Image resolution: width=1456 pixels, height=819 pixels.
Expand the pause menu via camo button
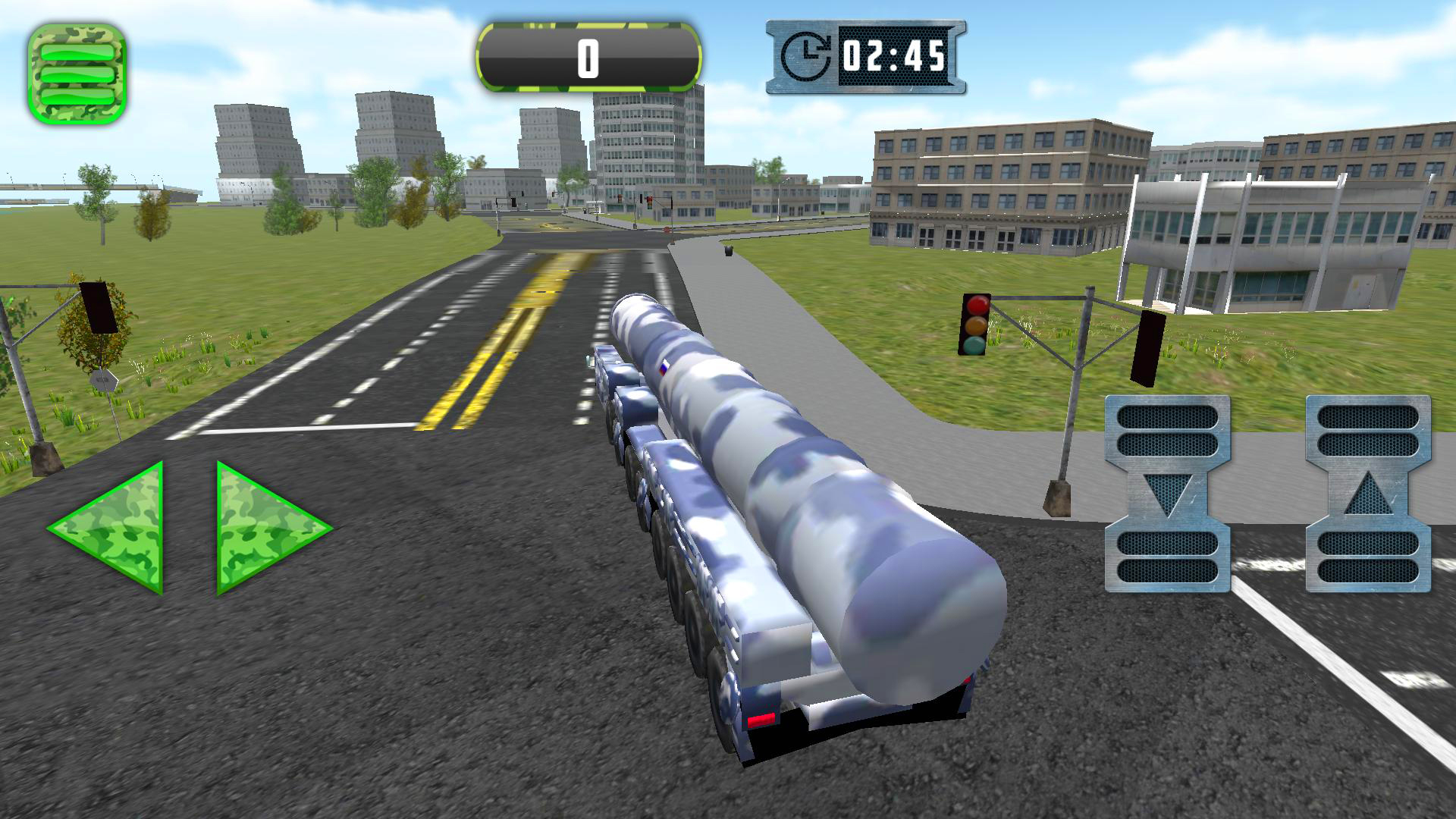click(x=76, y=72)
